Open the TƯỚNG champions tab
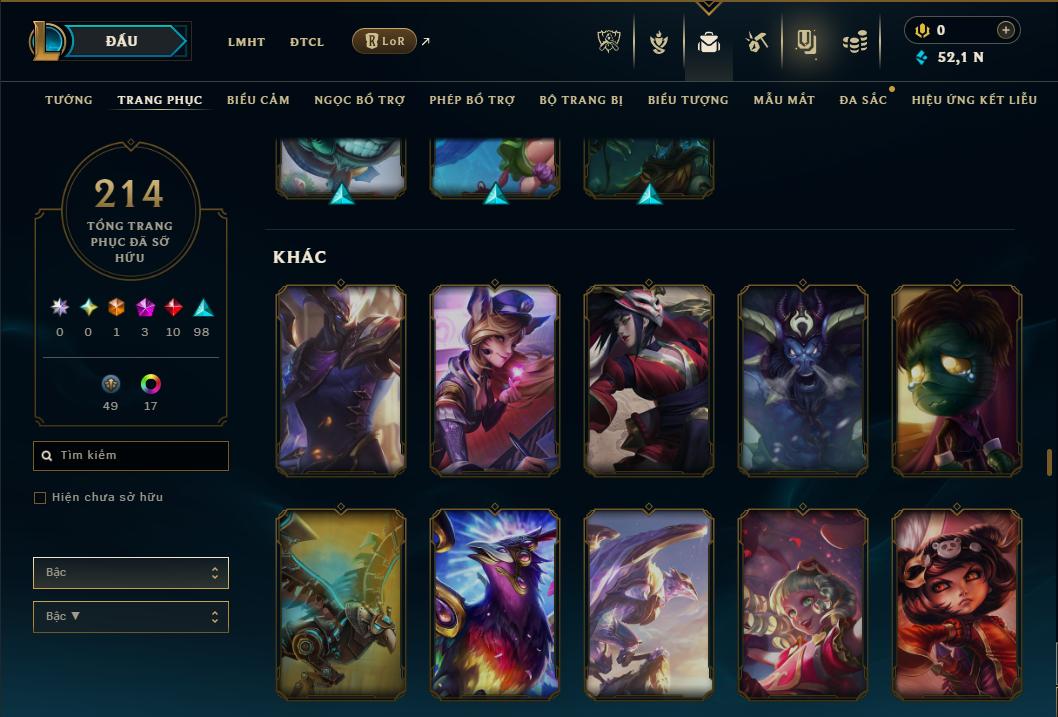Viewport: 1058px width, 717px height. [69, 100]
